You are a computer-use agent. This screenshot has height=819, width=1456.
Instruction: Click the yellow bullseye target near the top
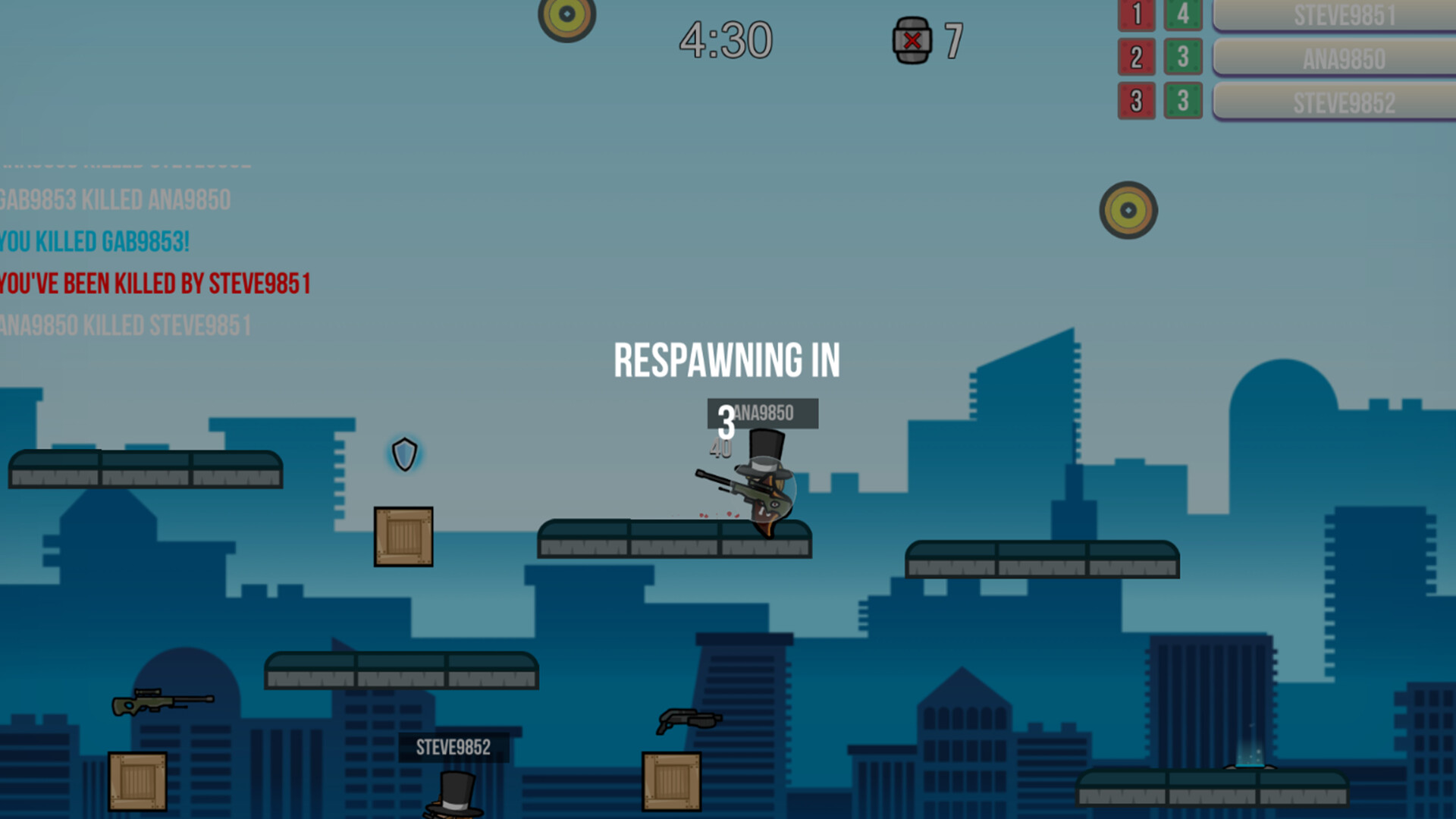pos(567,14)
